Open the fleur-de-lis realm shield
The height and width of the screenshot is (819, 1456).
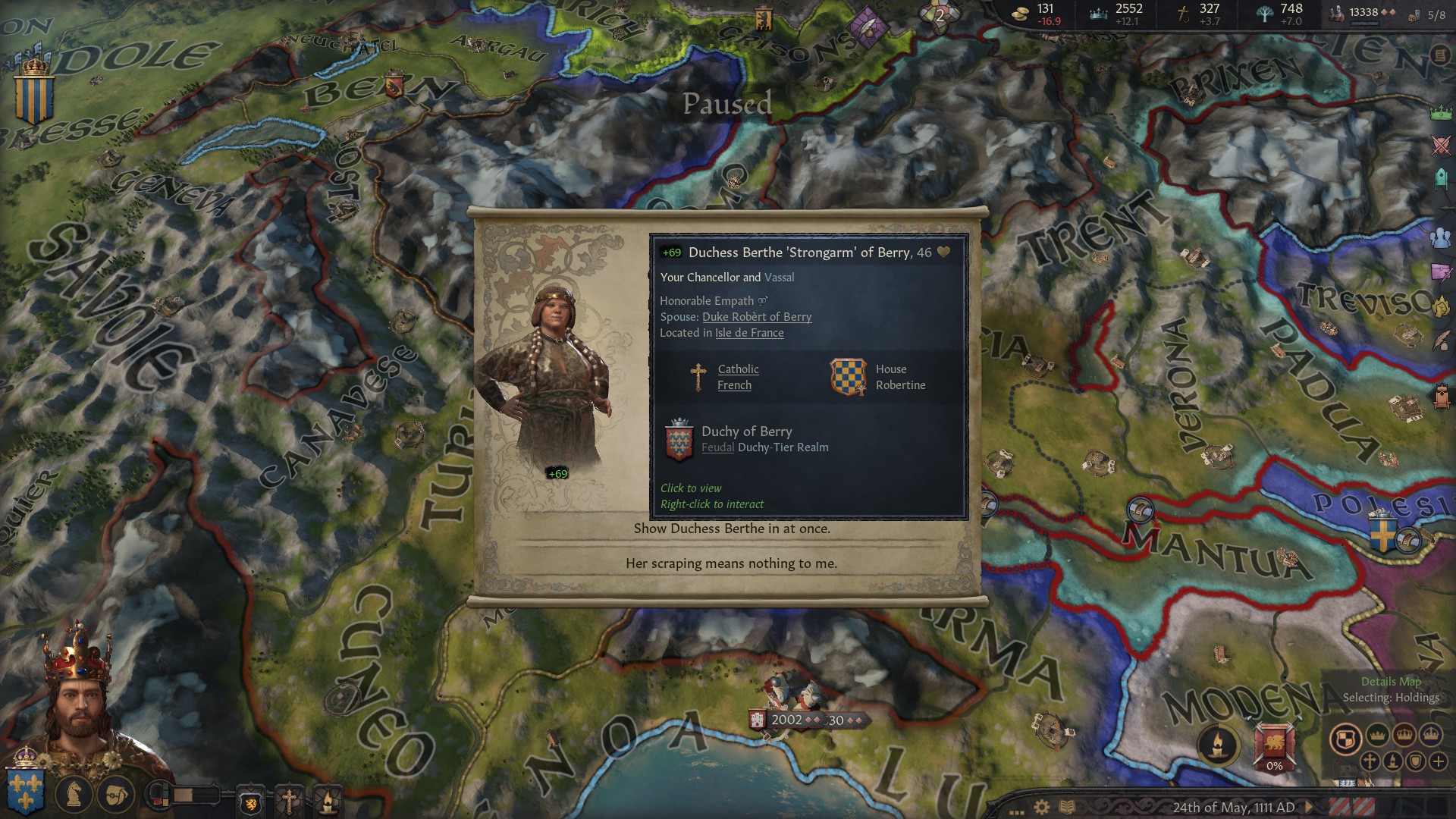pyautogui.click(x=25, y=789)
